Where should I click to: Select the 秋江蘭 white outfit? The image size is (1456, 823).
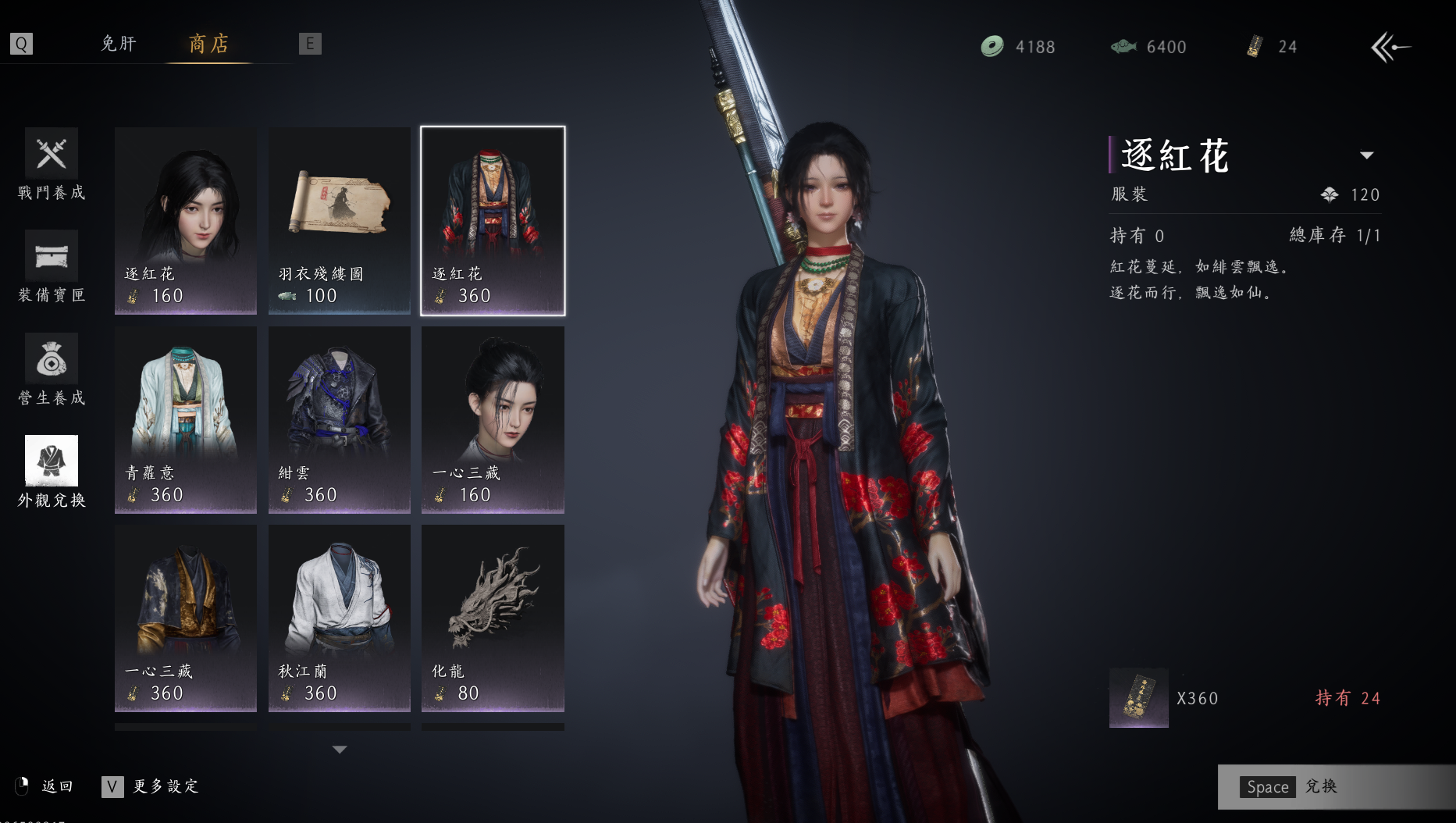pyautogui.click(x=340, y=618)
